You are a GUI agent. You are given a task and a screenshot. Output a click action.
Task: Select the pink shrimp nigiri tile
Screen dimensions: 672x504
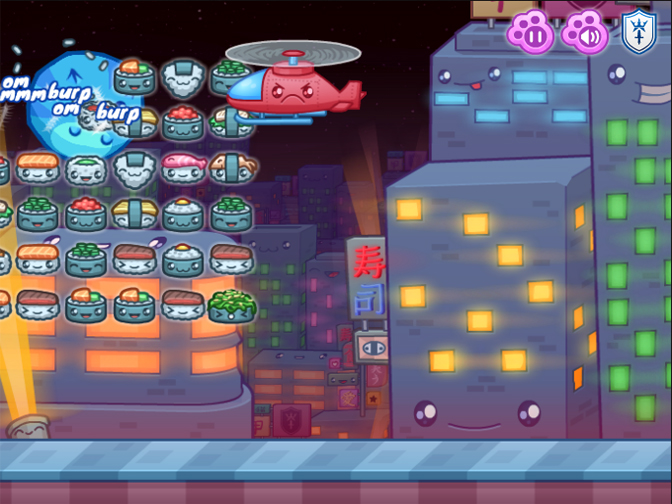183,165
